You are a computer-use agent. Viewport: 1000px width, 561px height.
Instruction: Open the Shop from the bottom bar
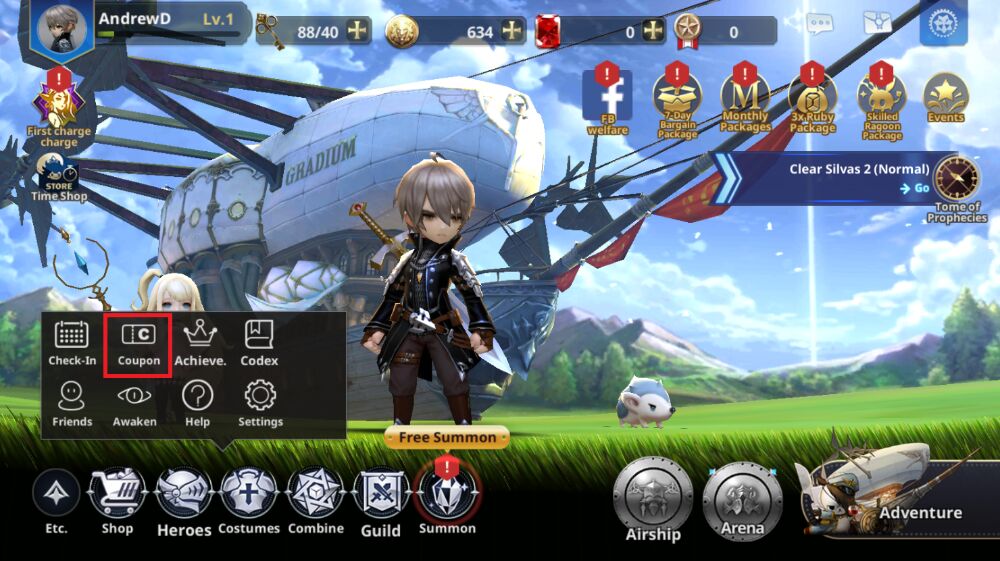tap(117, 499)
